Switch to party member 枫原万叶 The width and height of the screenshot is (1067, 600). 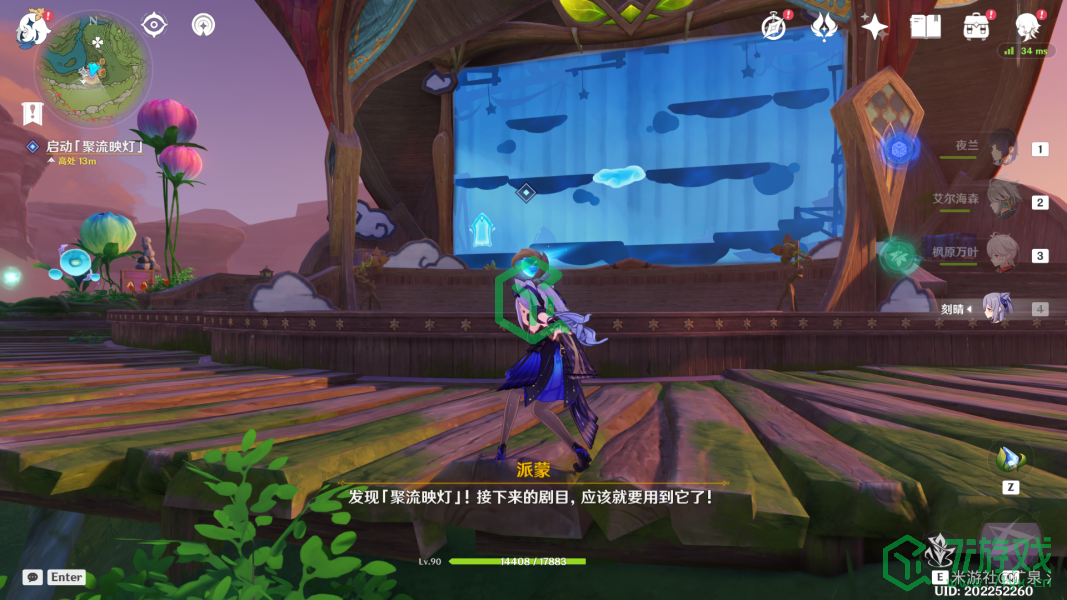coord(1001,254)
